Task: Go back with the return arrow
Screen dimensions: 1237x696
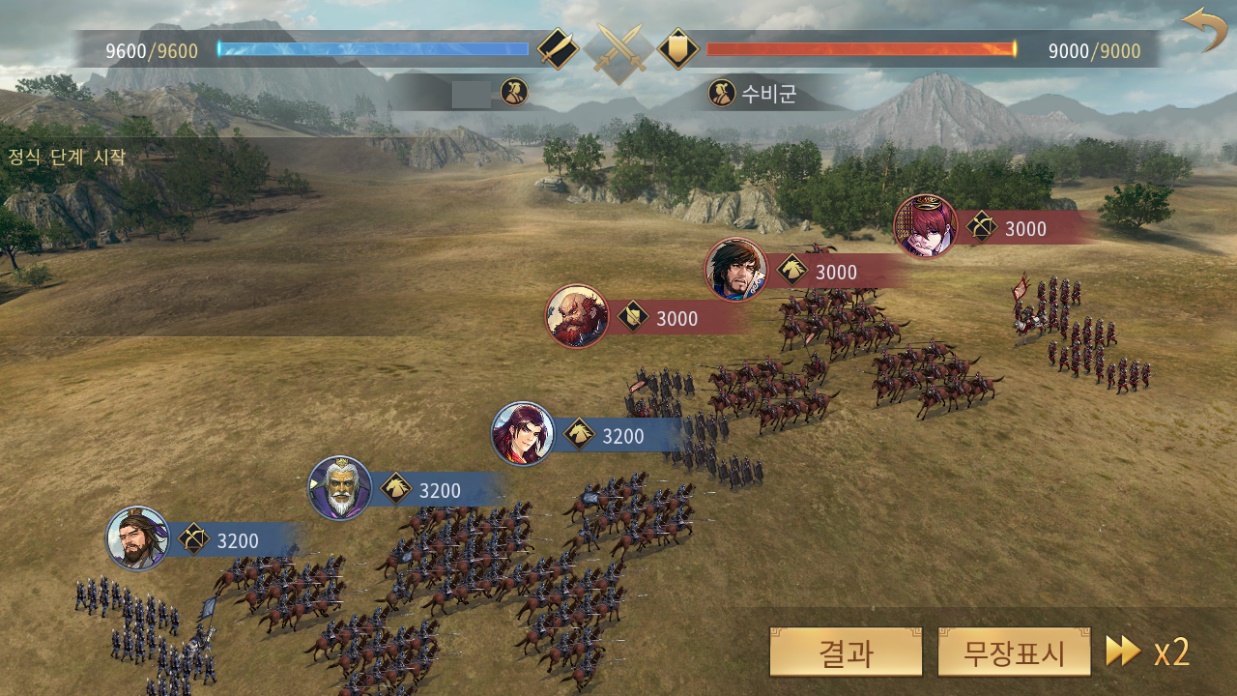Action: [x=1204, y=28]
